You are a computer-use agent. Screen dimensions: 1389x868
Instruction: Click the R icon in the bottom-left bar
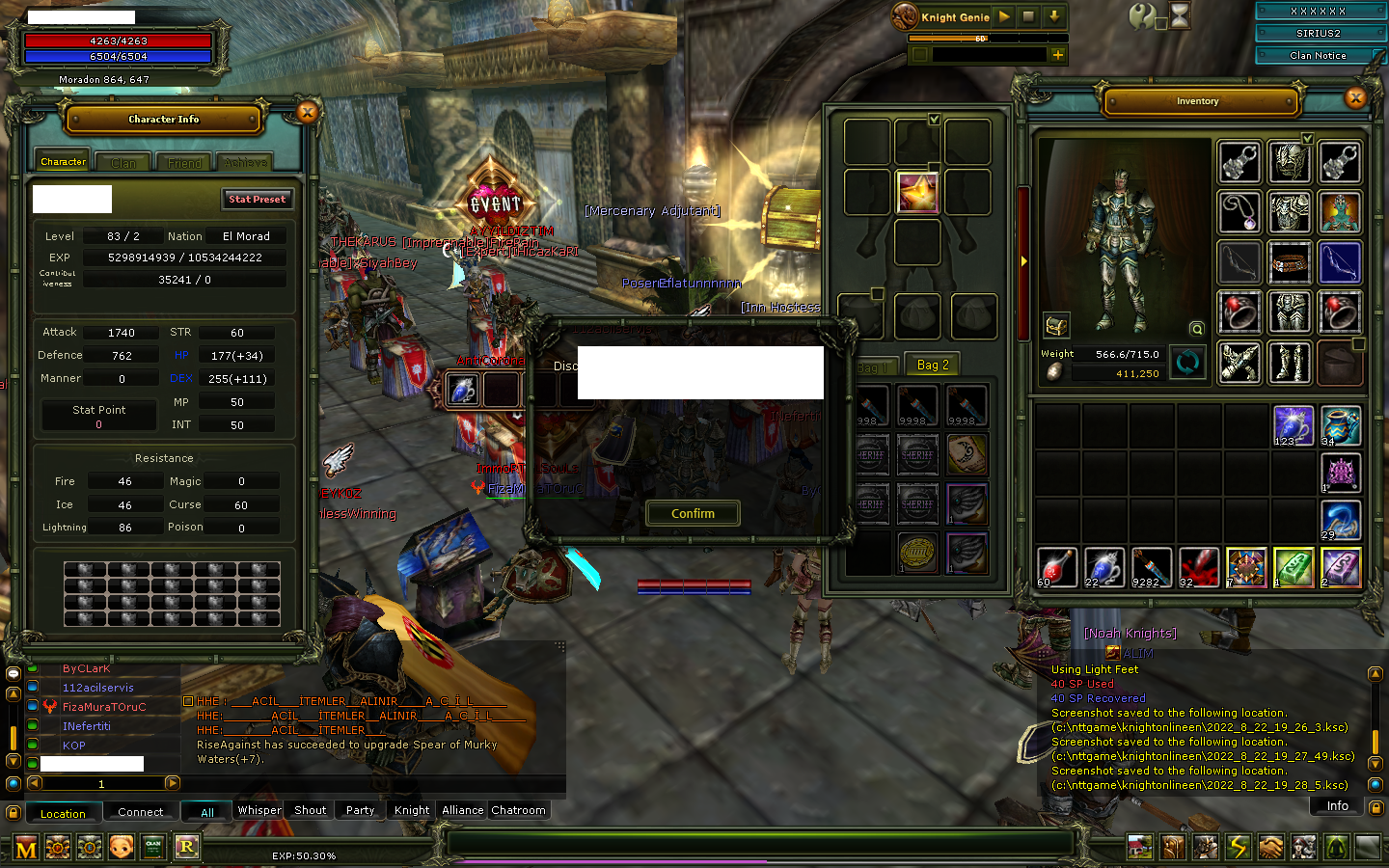coord(187,847)
